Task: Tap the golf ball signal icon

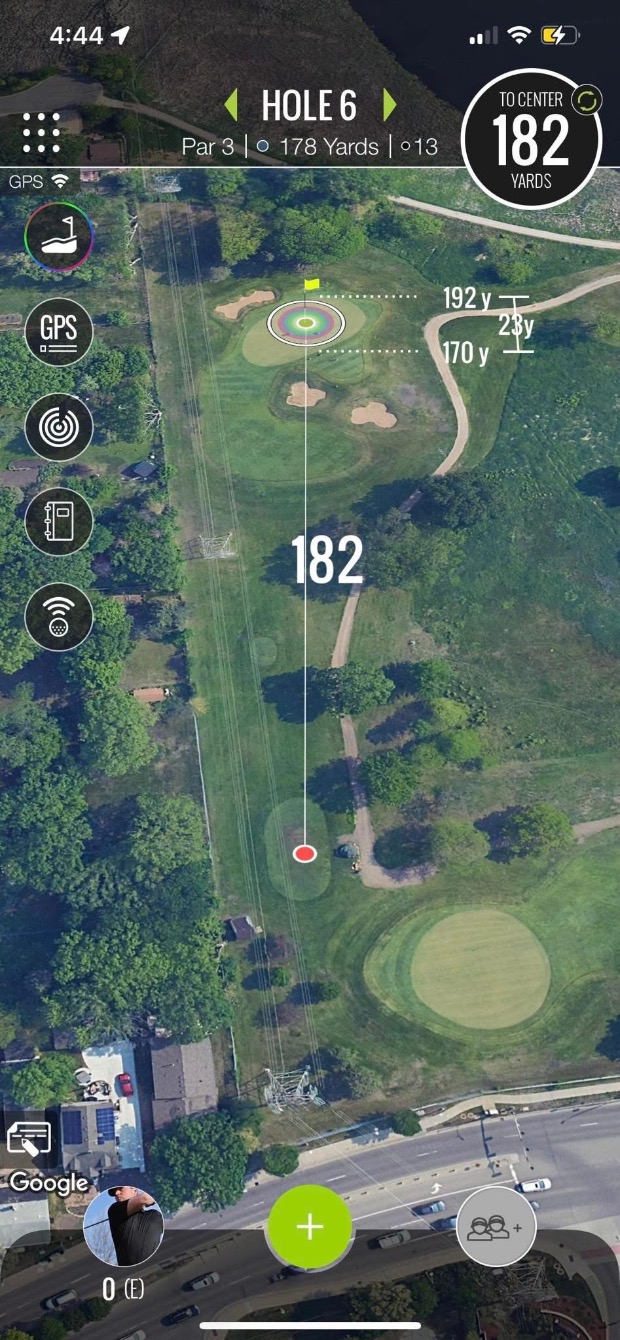Action: pyautogui.click(x=59, y=616)
